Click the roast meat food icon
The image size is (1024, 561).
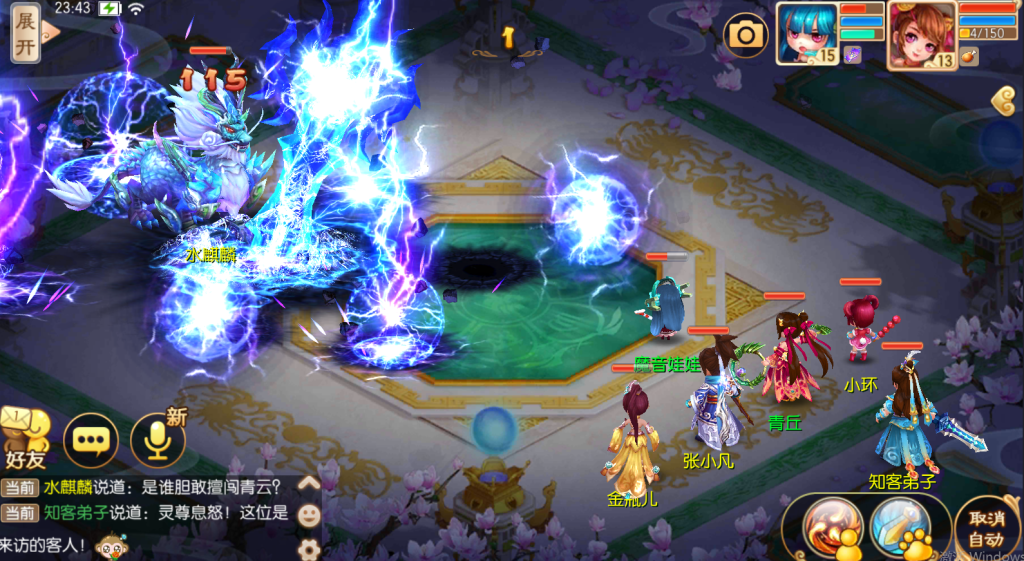(968, 57)
